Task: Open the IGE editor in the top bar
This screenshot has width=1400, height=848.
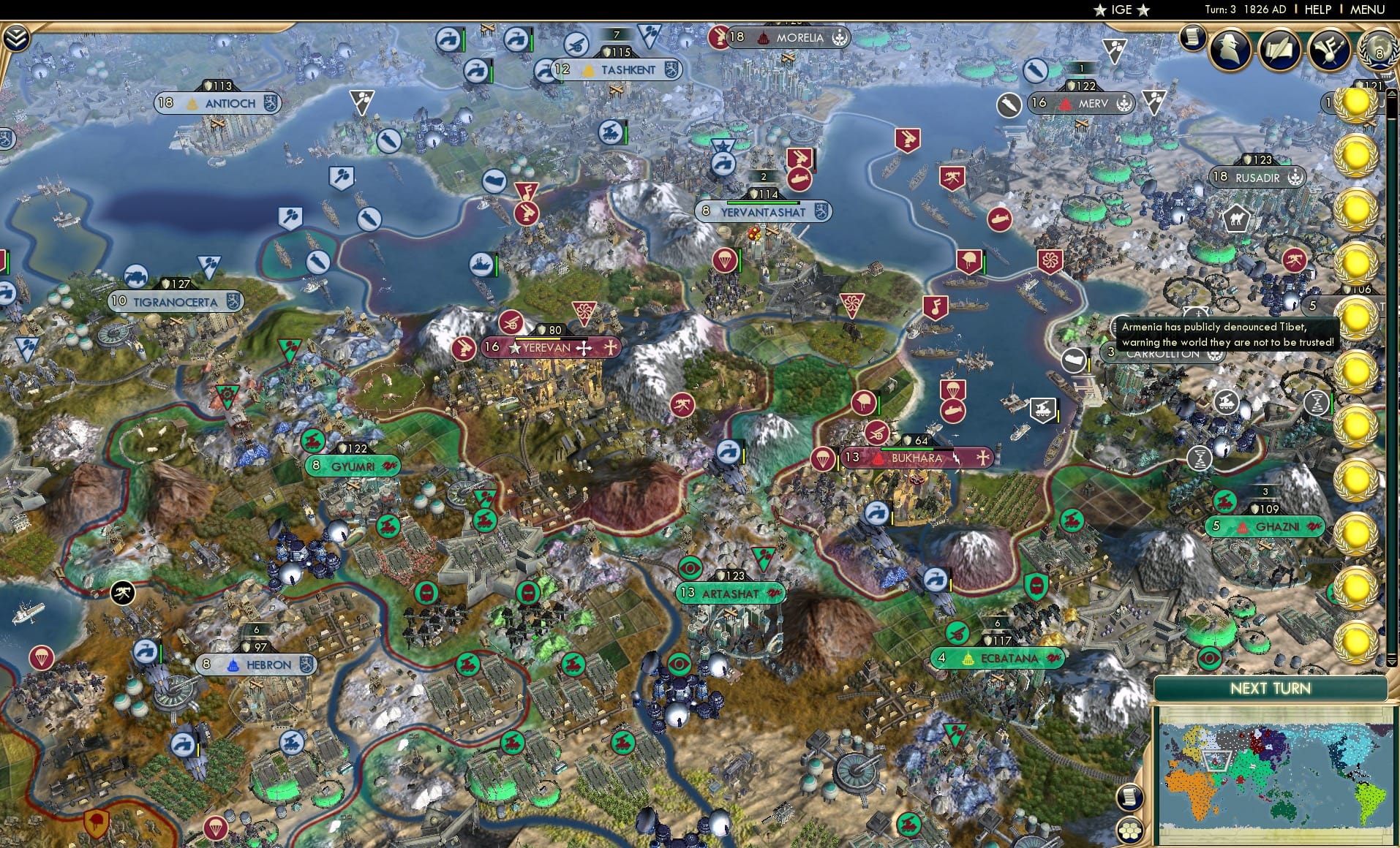Action: (x=1121, y=10)
